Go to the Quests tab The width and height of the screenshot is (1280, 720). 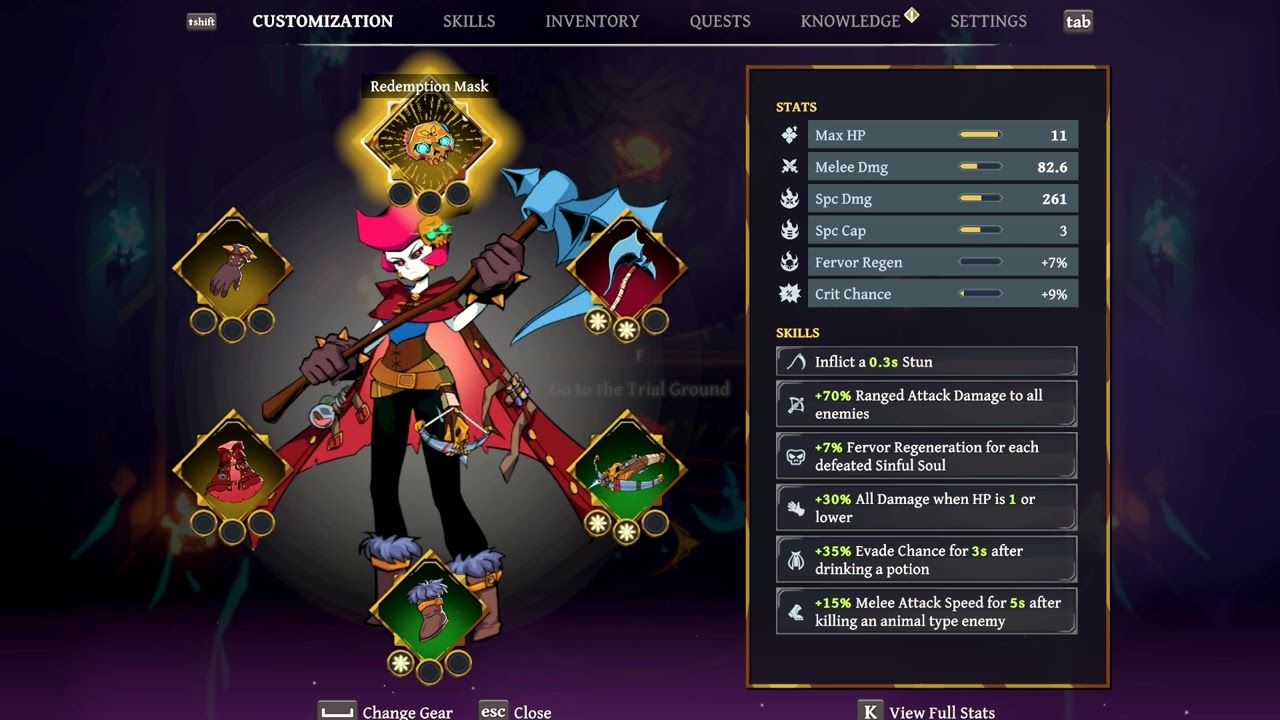coord(719,21)
